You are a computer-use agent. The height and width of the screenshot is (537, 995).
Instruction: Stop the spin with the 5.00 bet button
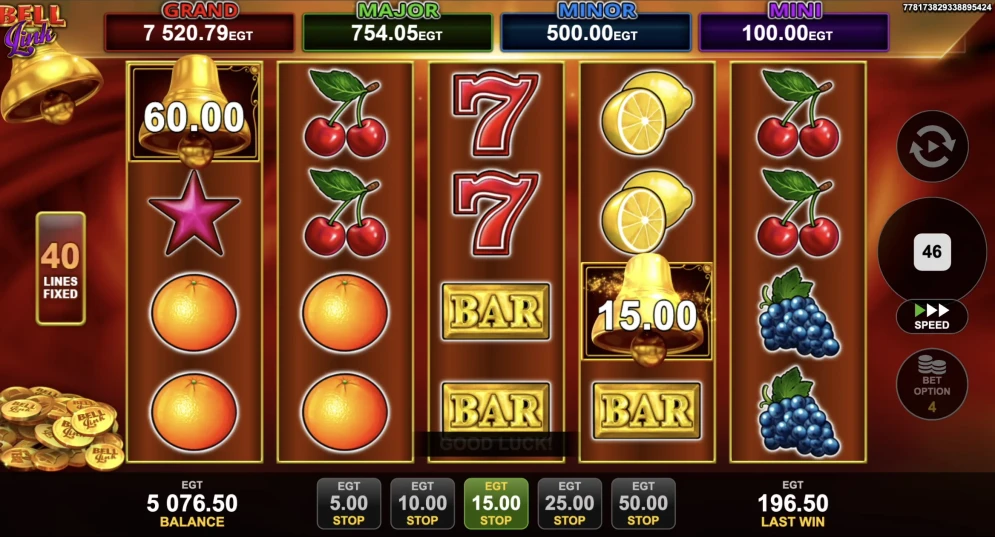[348, 503]
